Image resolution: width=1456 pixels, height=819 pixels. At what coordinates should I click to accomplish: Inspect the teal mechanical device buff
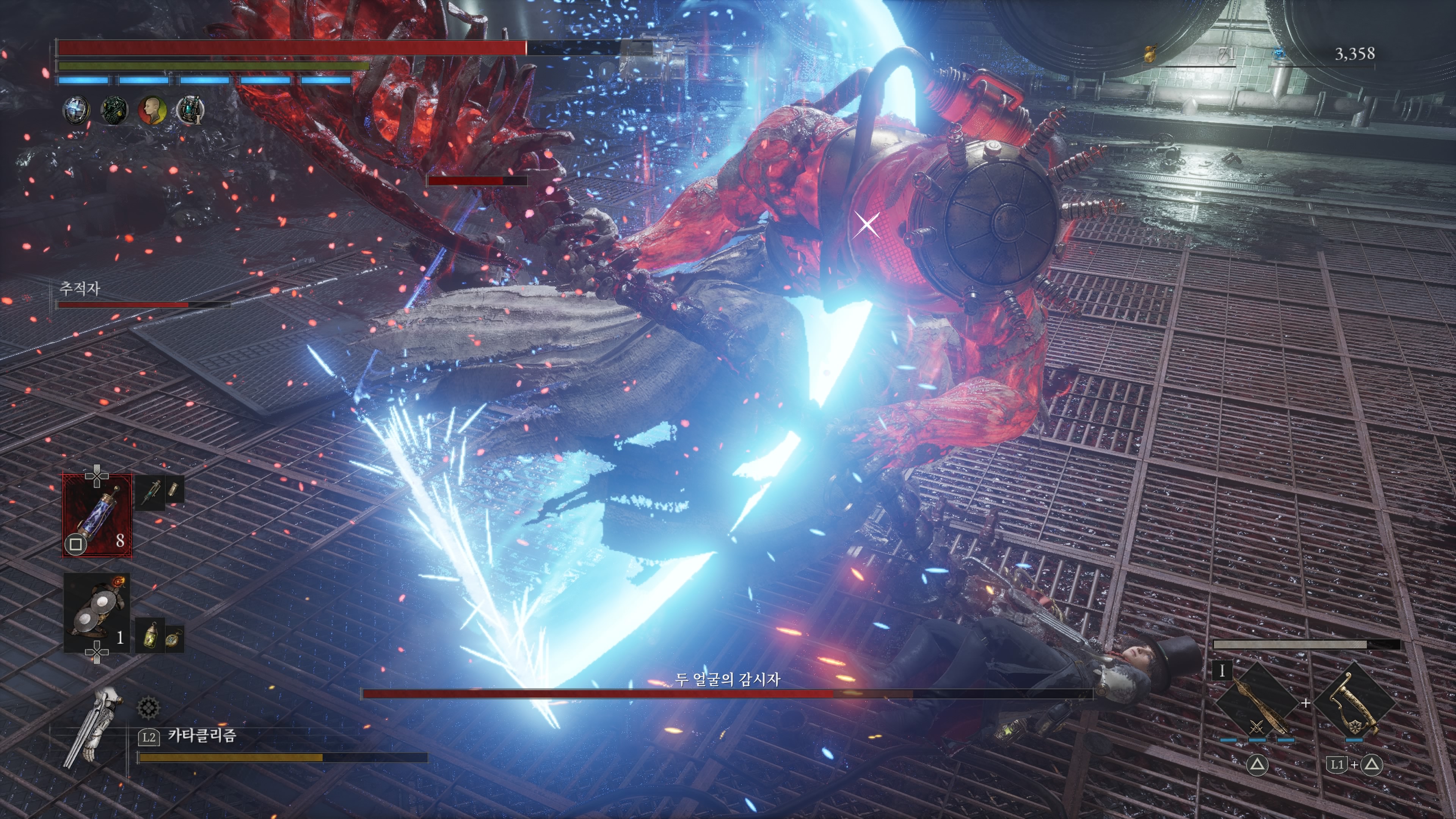190,110
